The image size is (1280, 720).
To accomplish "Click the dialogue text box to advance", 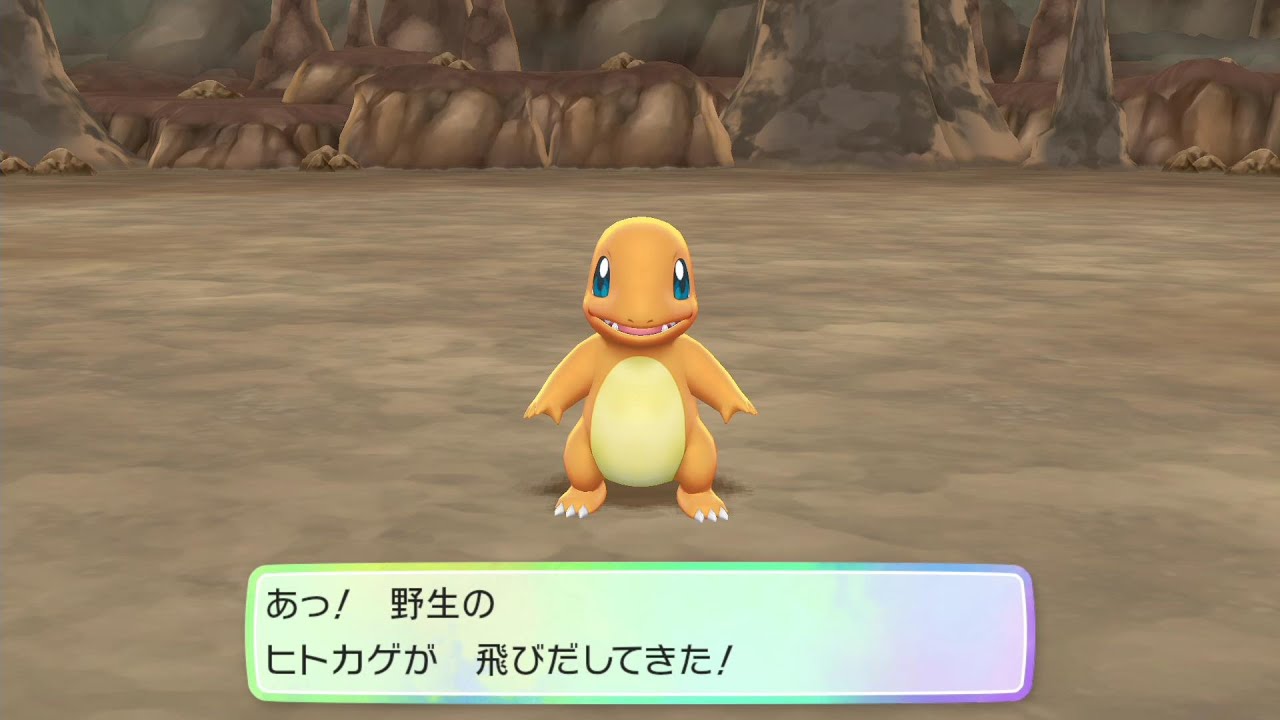I will 640,630.
